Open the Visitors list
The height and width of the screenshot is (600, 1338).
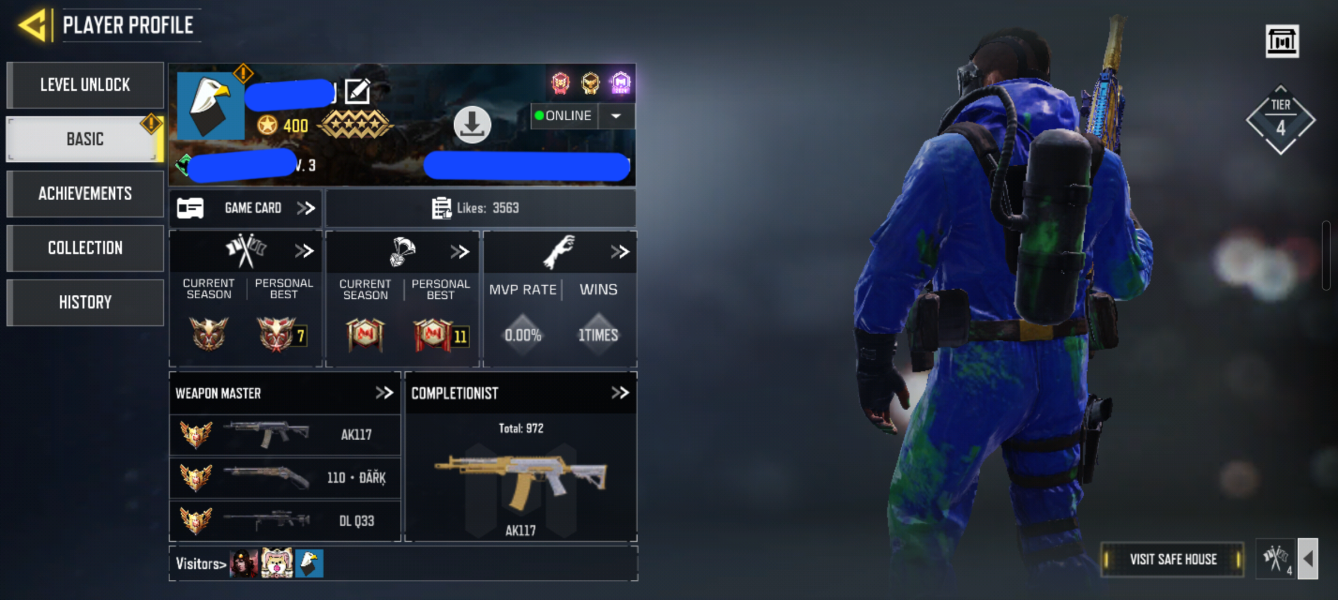pos(200,564)
